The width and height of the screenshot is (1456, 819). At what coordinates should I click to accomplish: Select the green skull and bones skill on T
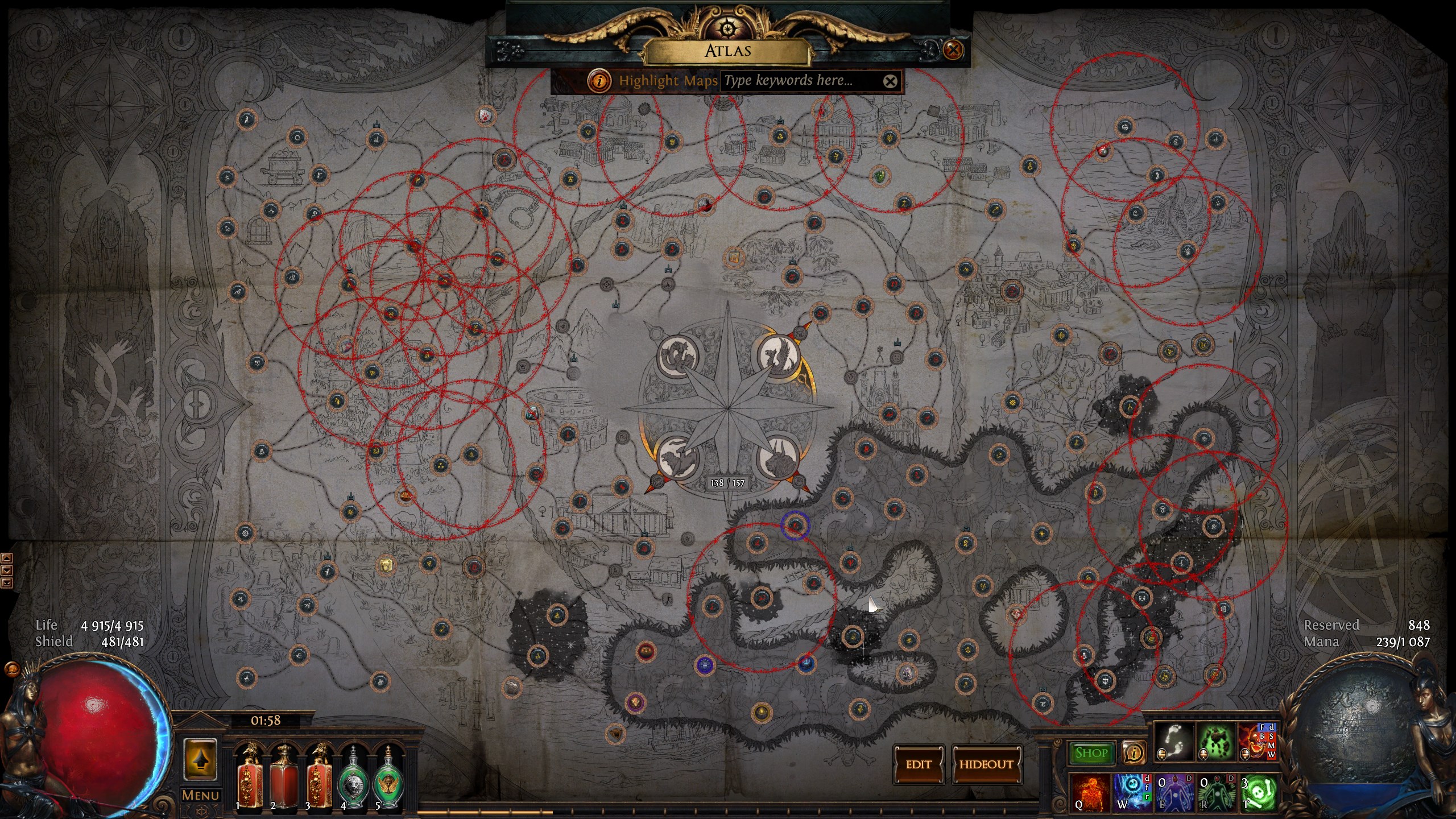click(1258, 793)
